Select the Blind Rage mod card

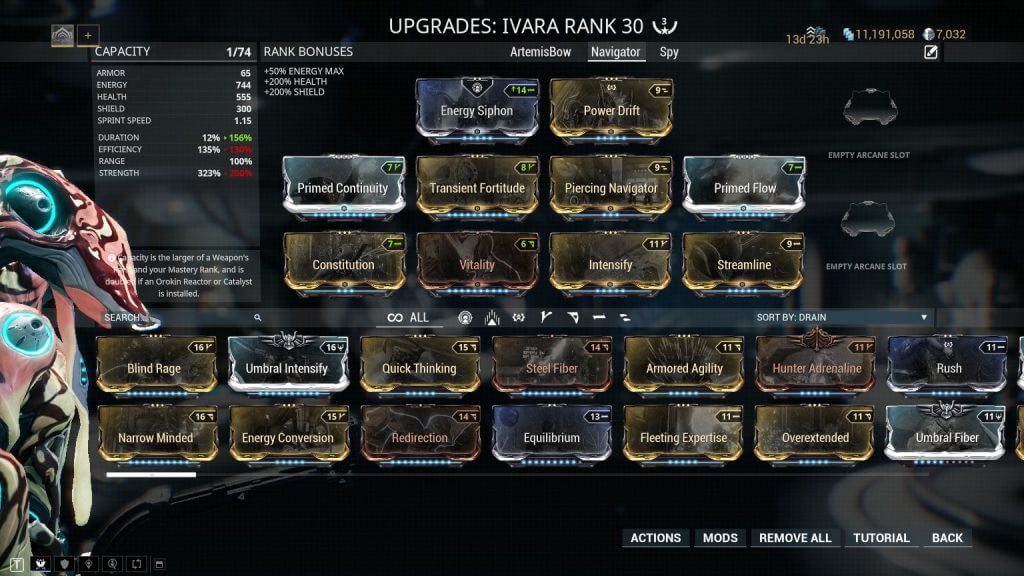[155, 368]
